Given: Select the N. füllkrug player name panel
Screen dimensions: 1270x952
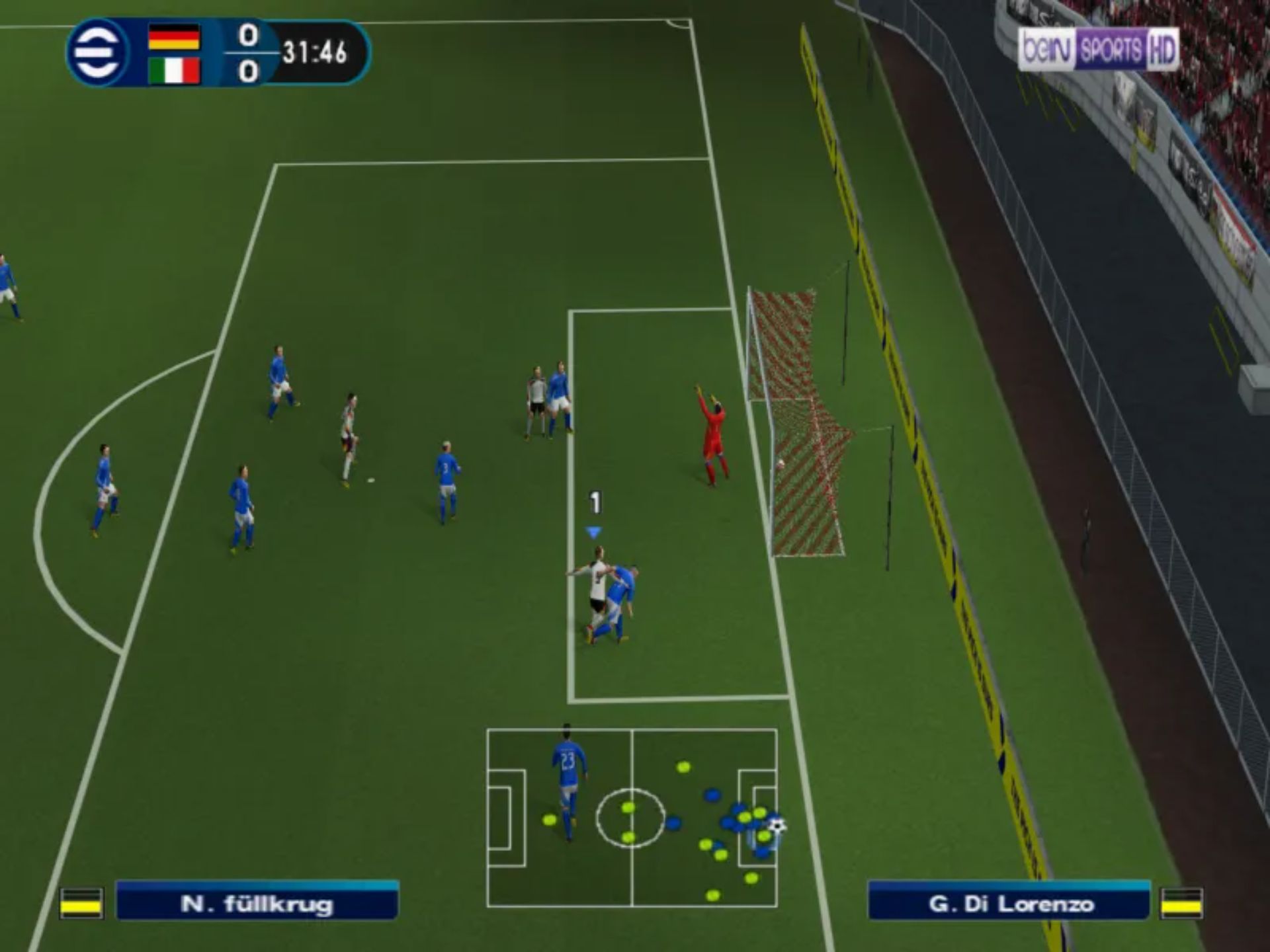Looking at the screenshot, I should [x=257, y=902].
